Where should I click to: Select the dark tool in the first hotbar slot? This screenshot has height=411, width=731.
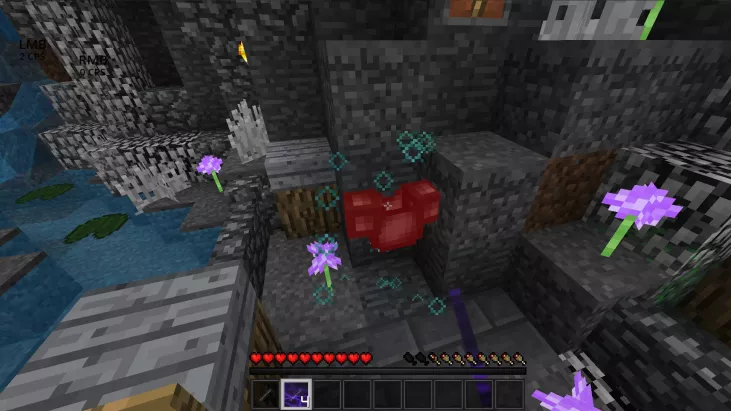pyautogui.click(x=266, y=393)
